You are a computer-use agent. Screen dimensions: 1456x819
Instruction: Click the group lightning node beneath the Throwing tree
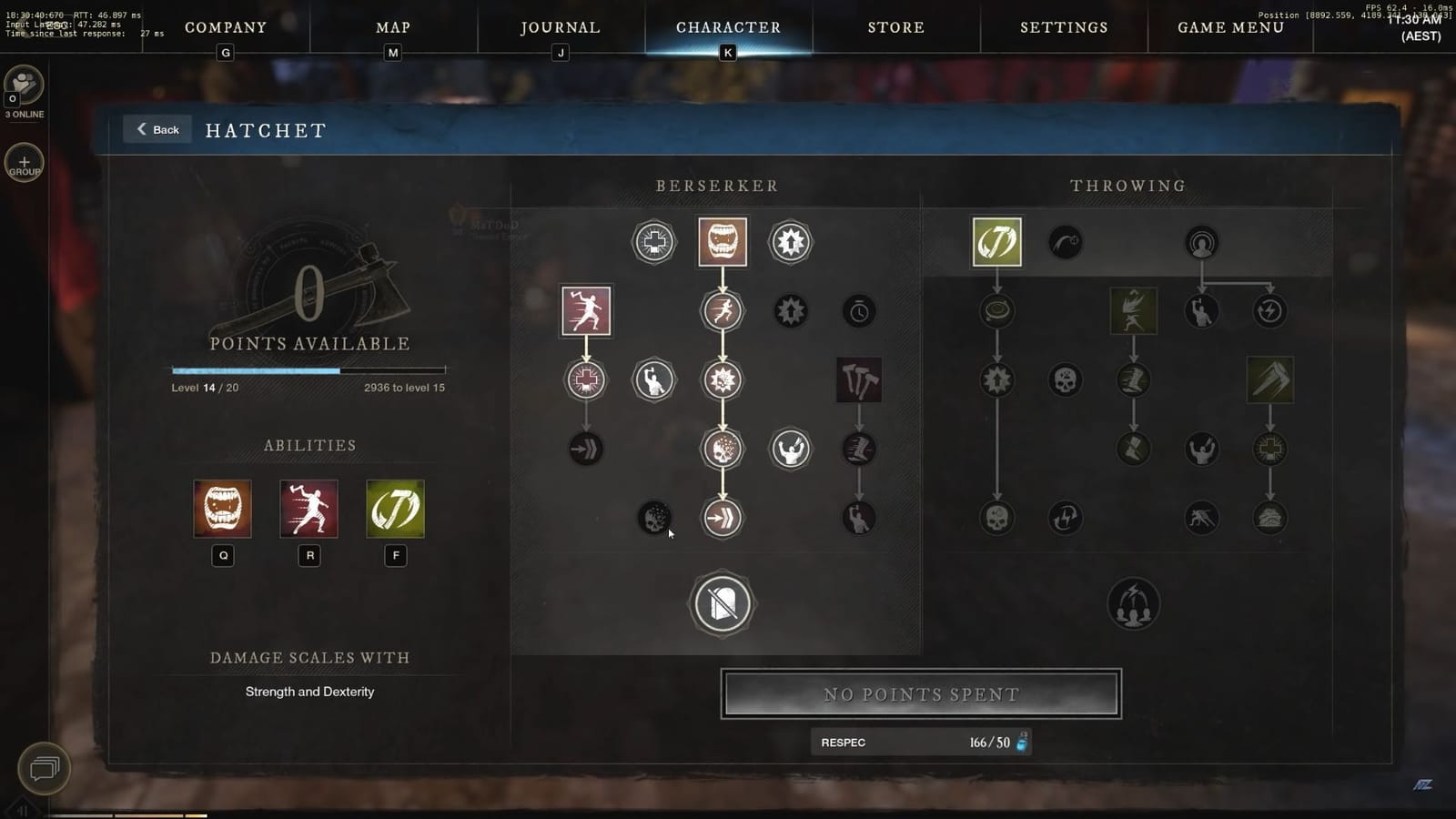(x=1134, y=602)
